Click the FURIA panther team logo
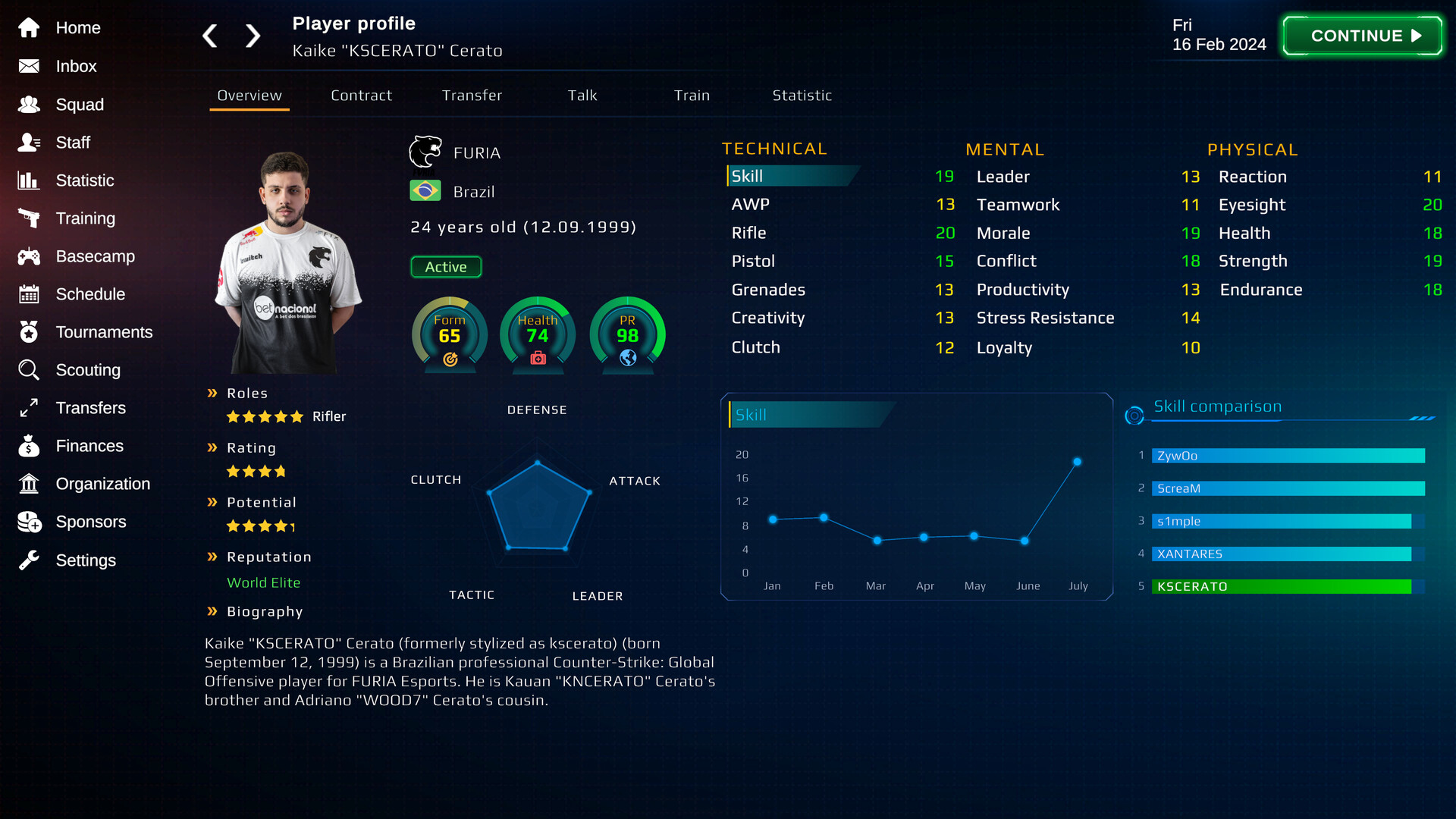Screen dimensions: 1456x819 pos(425,151)
